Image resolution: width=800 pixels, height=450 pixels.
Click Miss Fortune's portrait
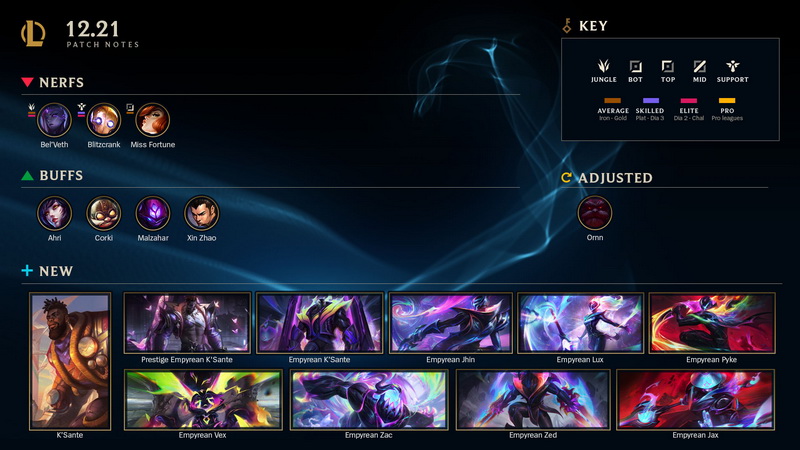click(152, 120)
